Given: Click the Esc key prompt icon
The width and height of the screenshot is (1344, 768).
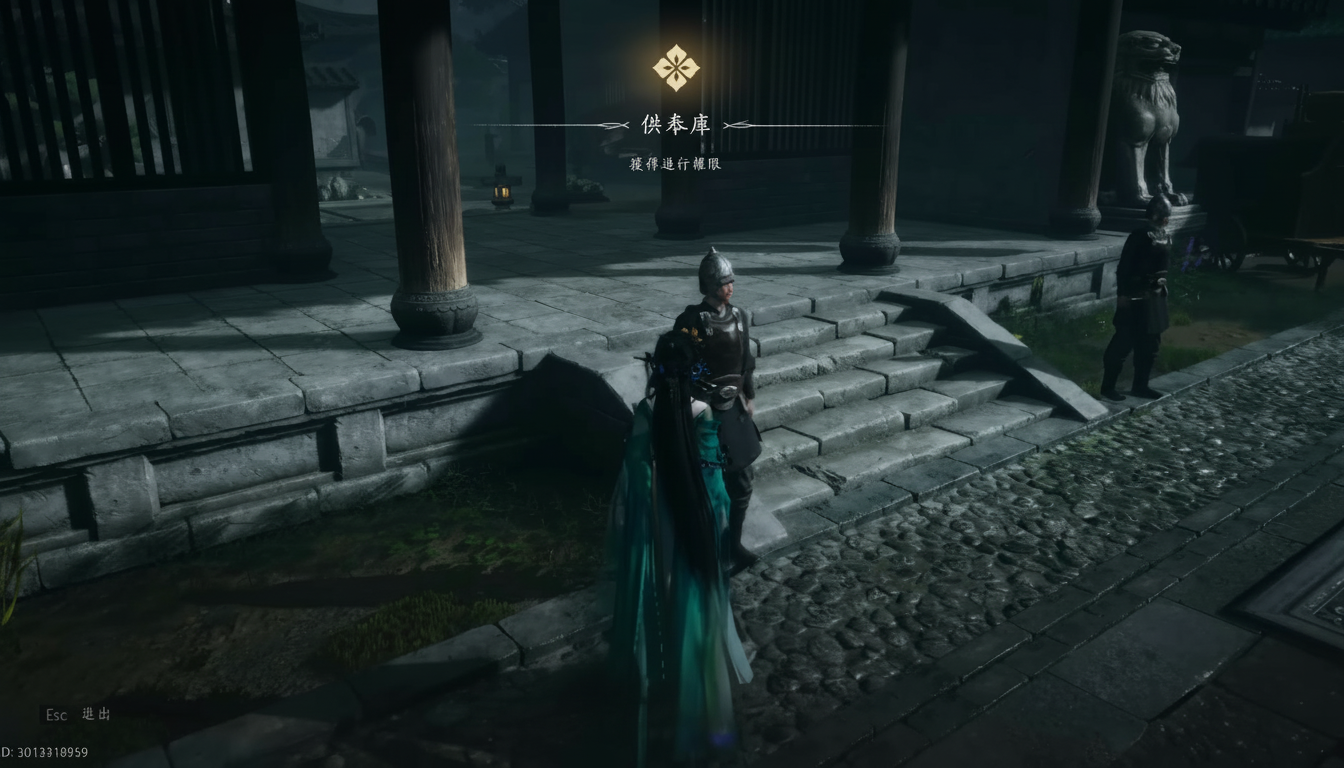Looking at the screenshot, I should click(x=57, y=716).
